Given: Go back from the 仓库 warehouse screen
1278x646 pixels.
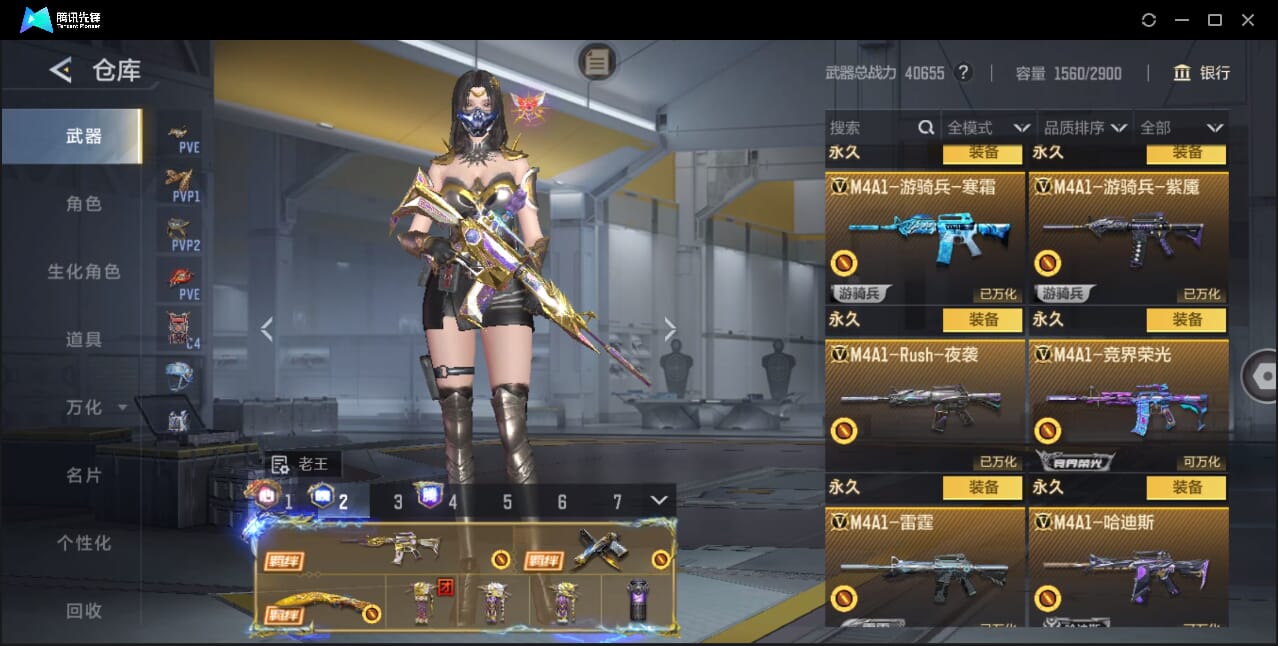Looking at the screenshot, I should pyautogui.click(x=61, y=70).
